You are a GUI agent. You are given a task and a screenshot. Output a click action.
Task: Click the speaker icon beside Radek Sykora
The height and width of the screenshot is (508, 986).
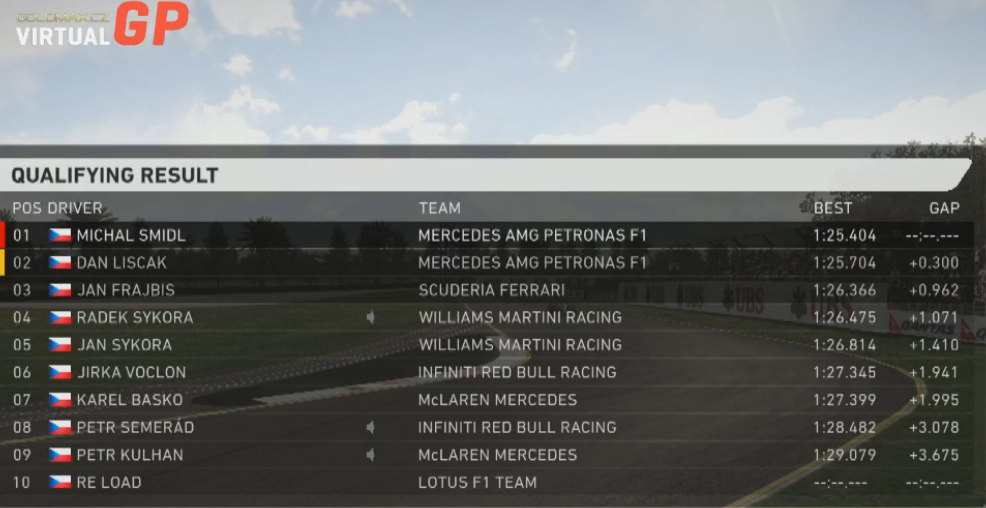pos(371,317)
